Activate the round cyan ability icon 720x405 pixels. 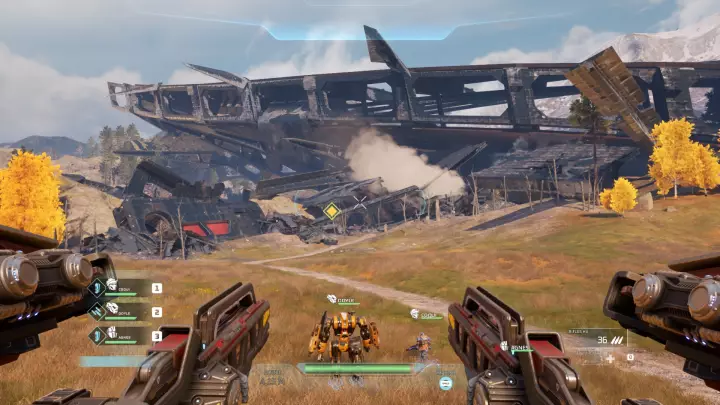(446, 383)
